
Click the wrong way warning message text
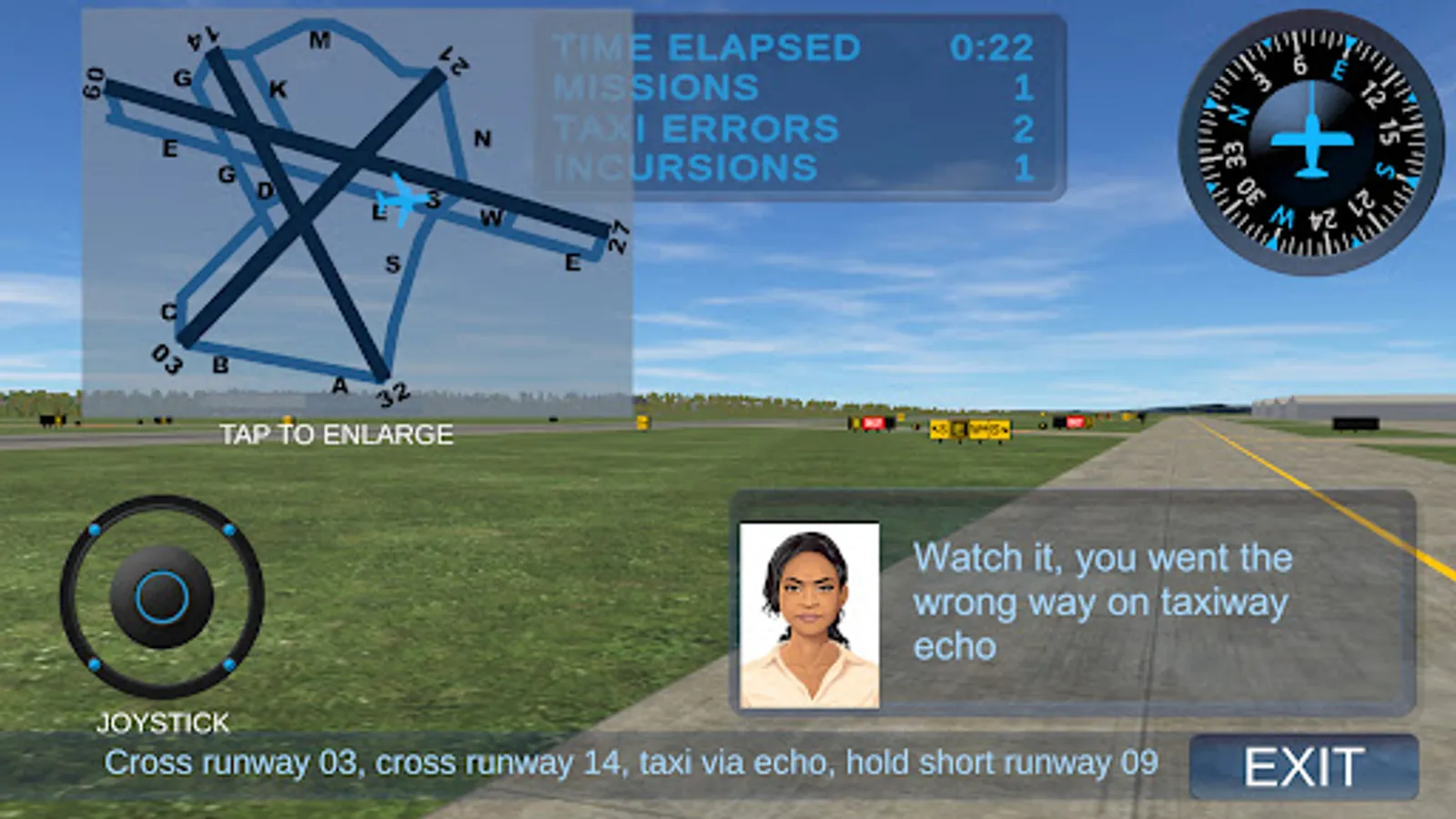tap(1104, 601)
